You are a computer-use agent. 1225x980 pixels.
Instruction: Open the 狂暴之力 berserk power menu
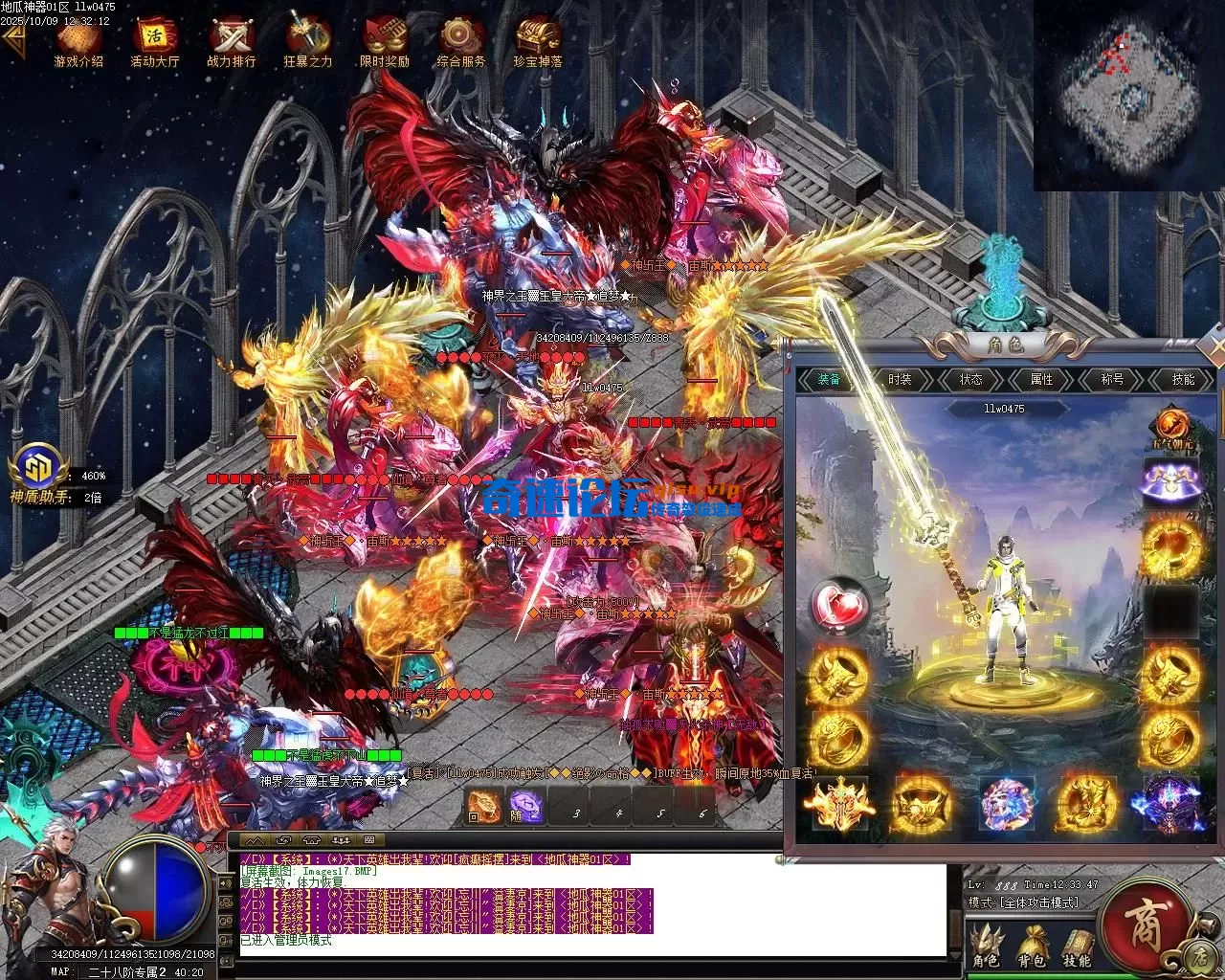coord(307,41)
